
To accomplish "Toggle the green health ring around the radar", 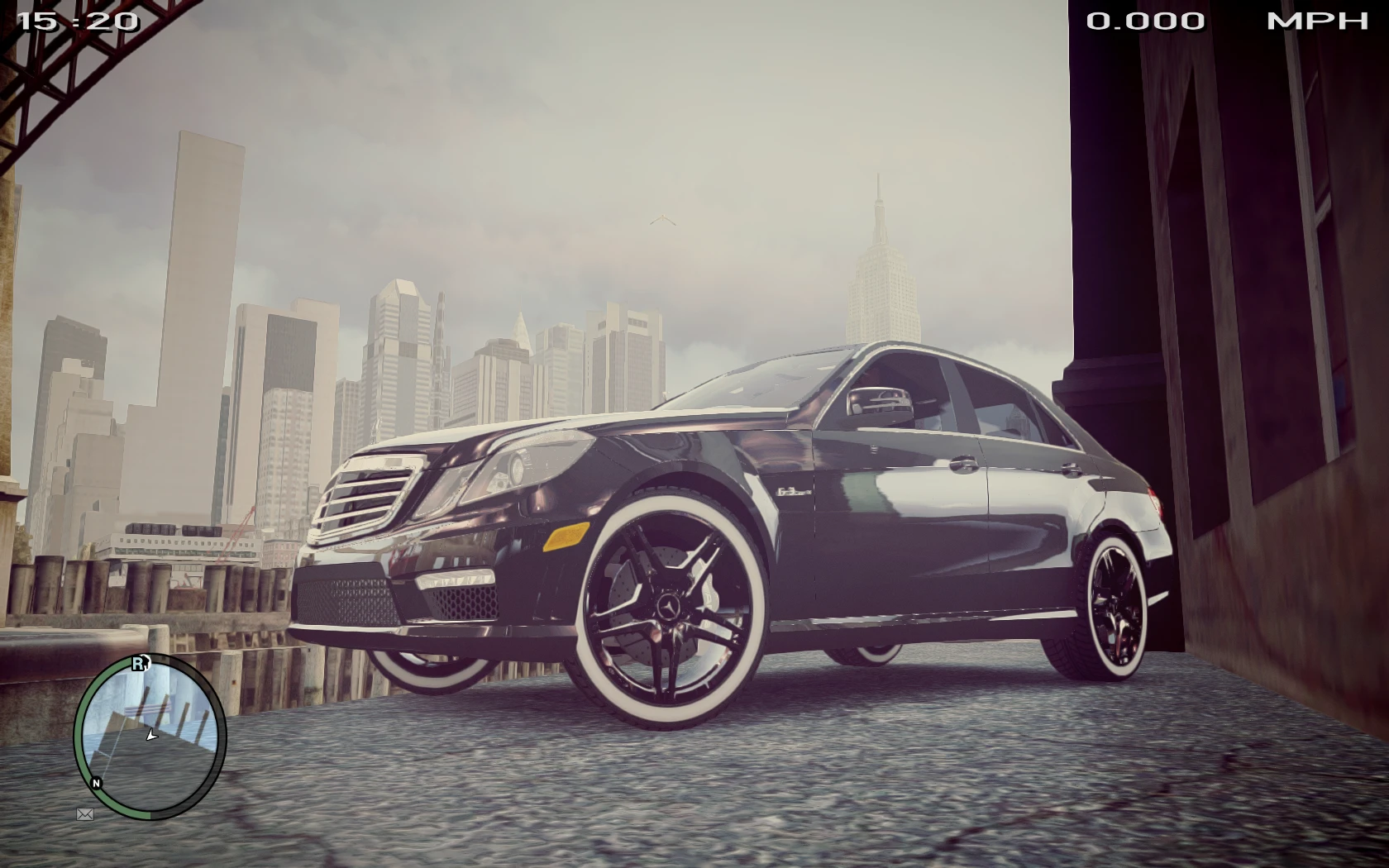I will click(x=79, y=727).
